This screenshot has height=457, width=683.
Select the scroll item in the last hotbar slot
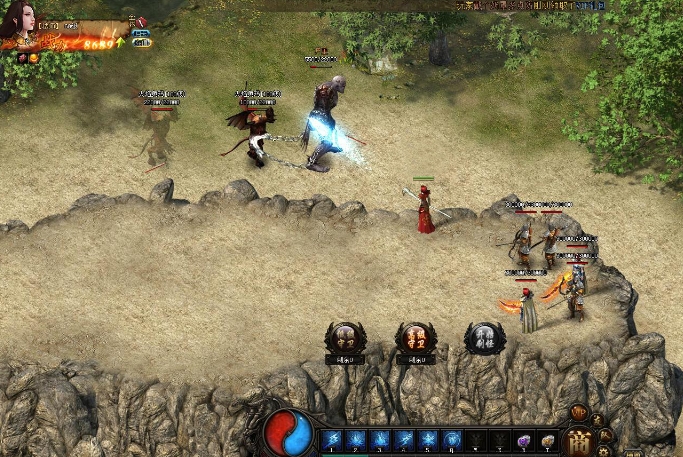[x=548, y=439]
